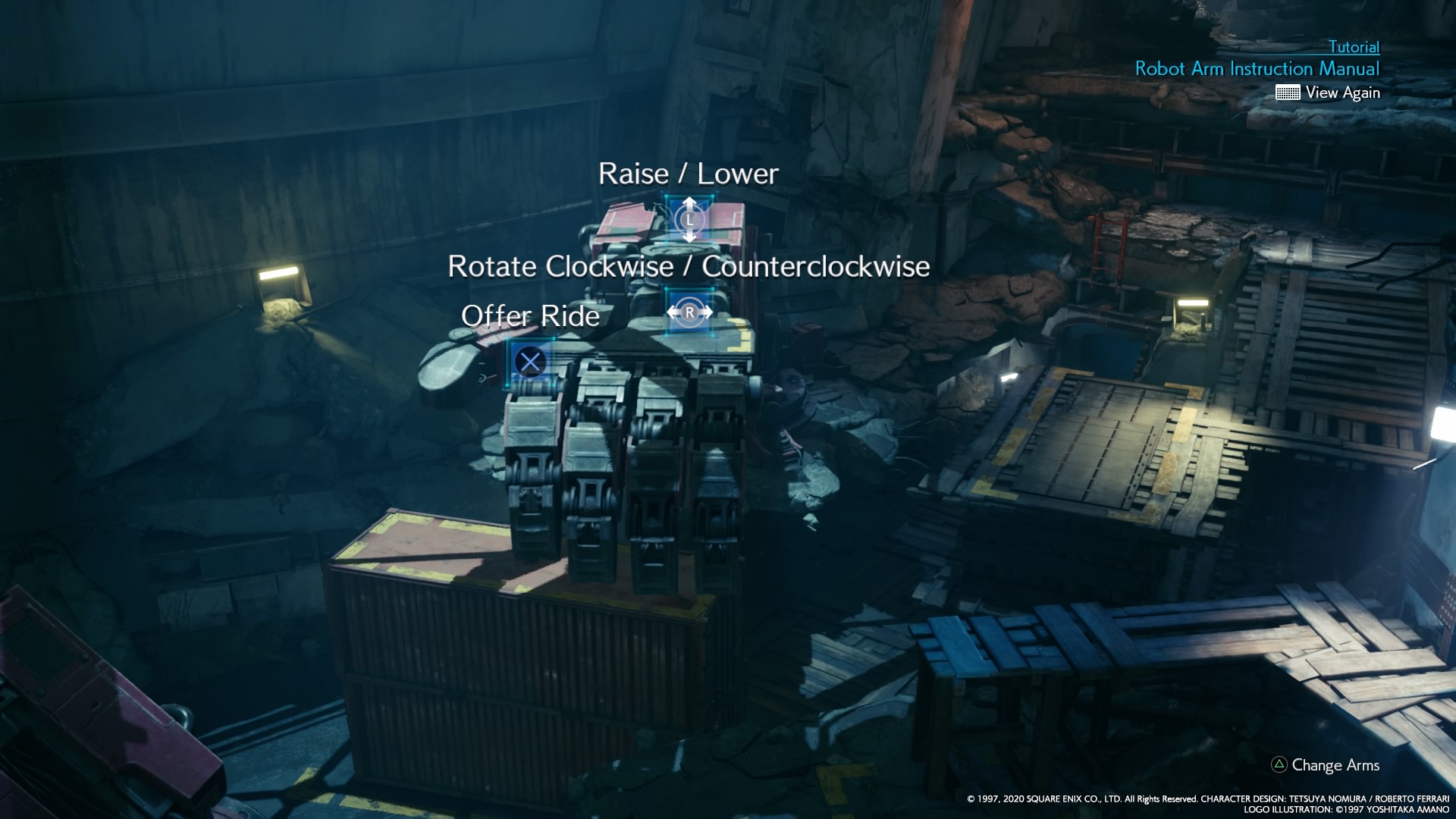The height and width of the screenshot is (819, 1456).
Task: Click the touchpad icon beside View Again
Action: click(x=1287, y=93)
